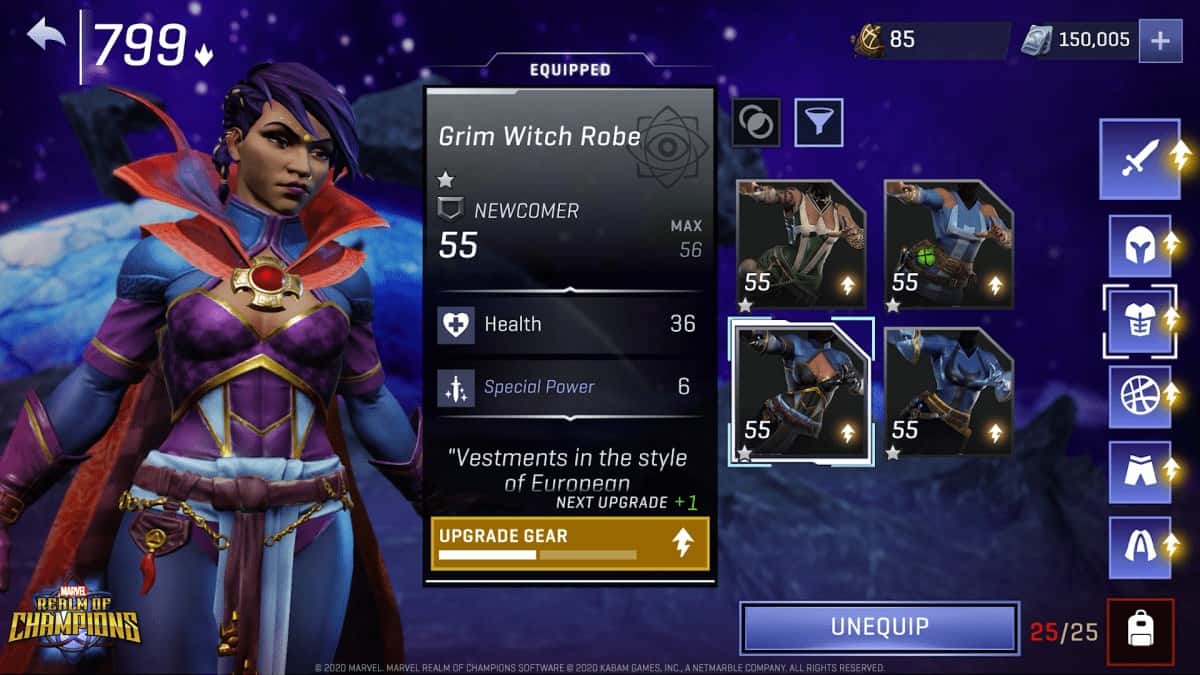Switch to the helmet gear category
1200x675 pixels.
[x=1140, y=246]
